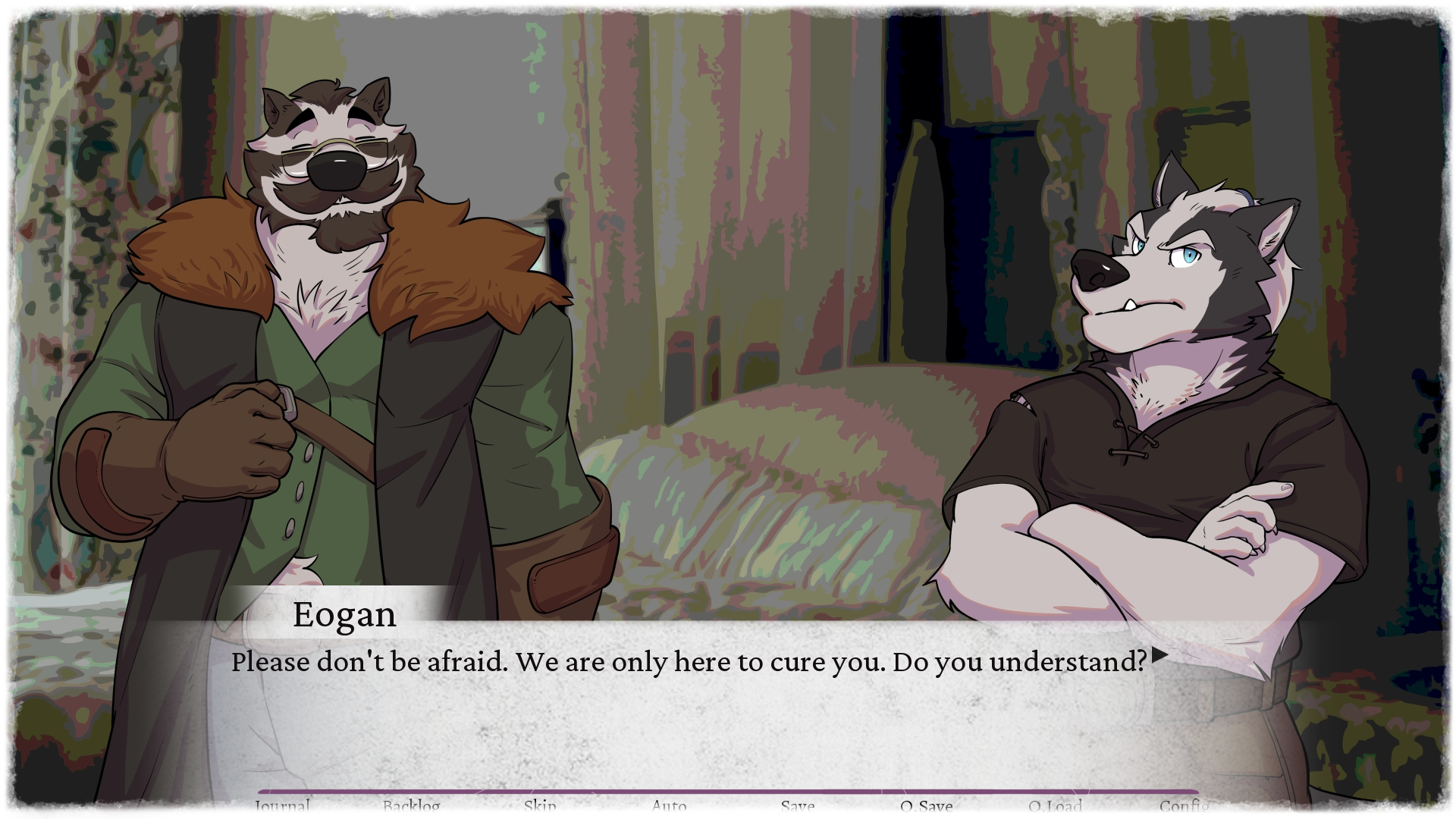View the Backlog history
The image size is (1456, 819).
(410, 806)
